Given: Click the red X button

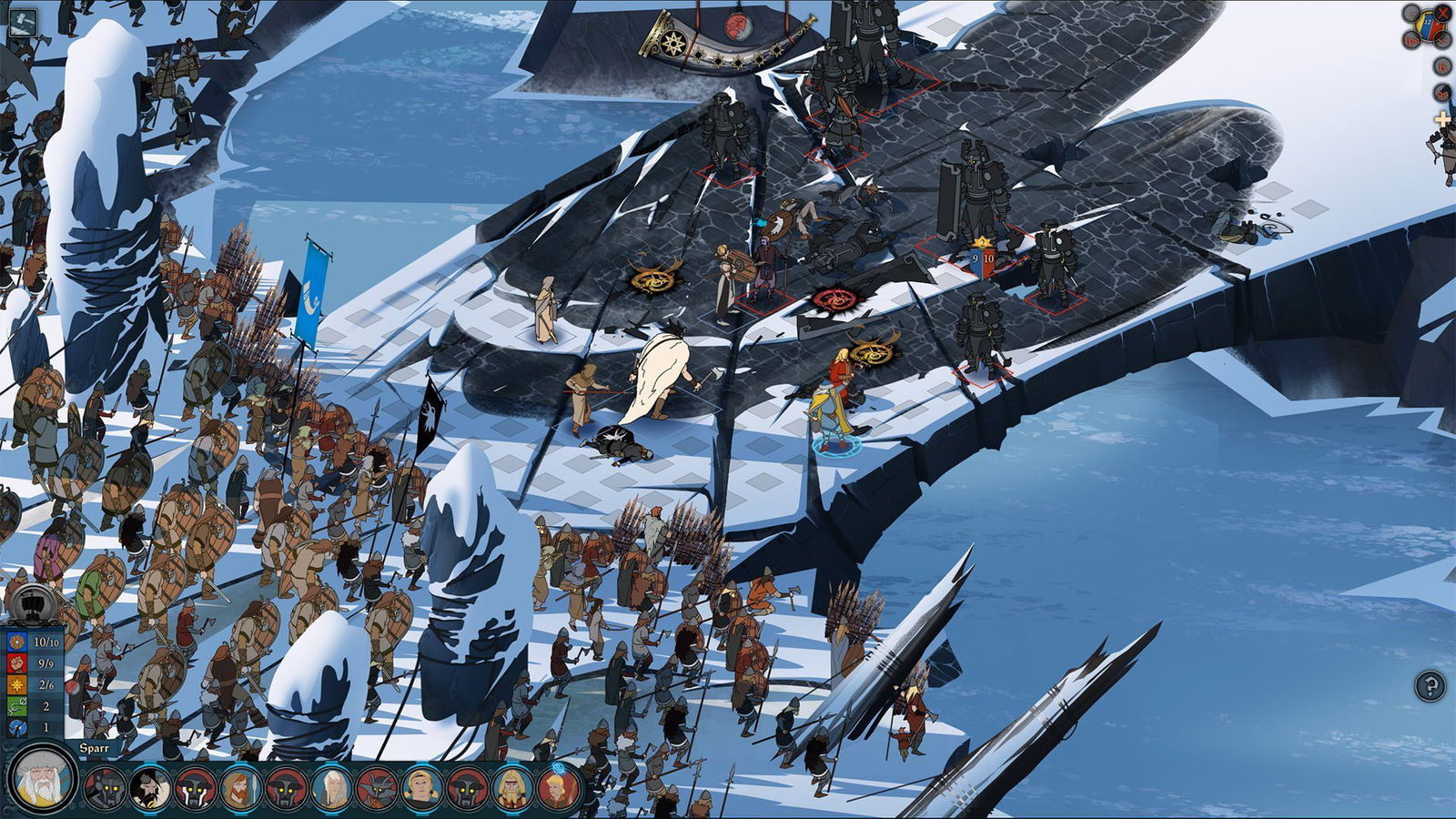Looking at the screenshot, I should pos(1443,13).
